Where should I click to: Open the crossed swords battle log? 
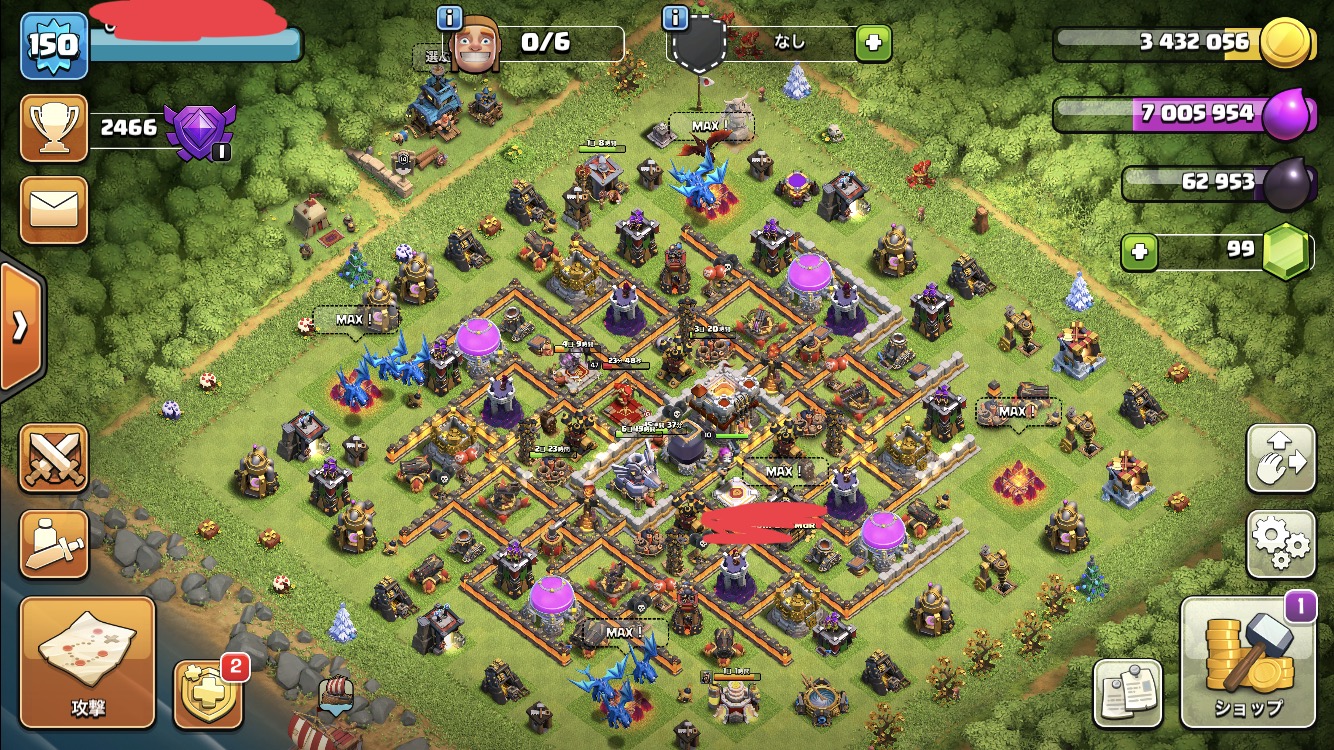(54, 458)
